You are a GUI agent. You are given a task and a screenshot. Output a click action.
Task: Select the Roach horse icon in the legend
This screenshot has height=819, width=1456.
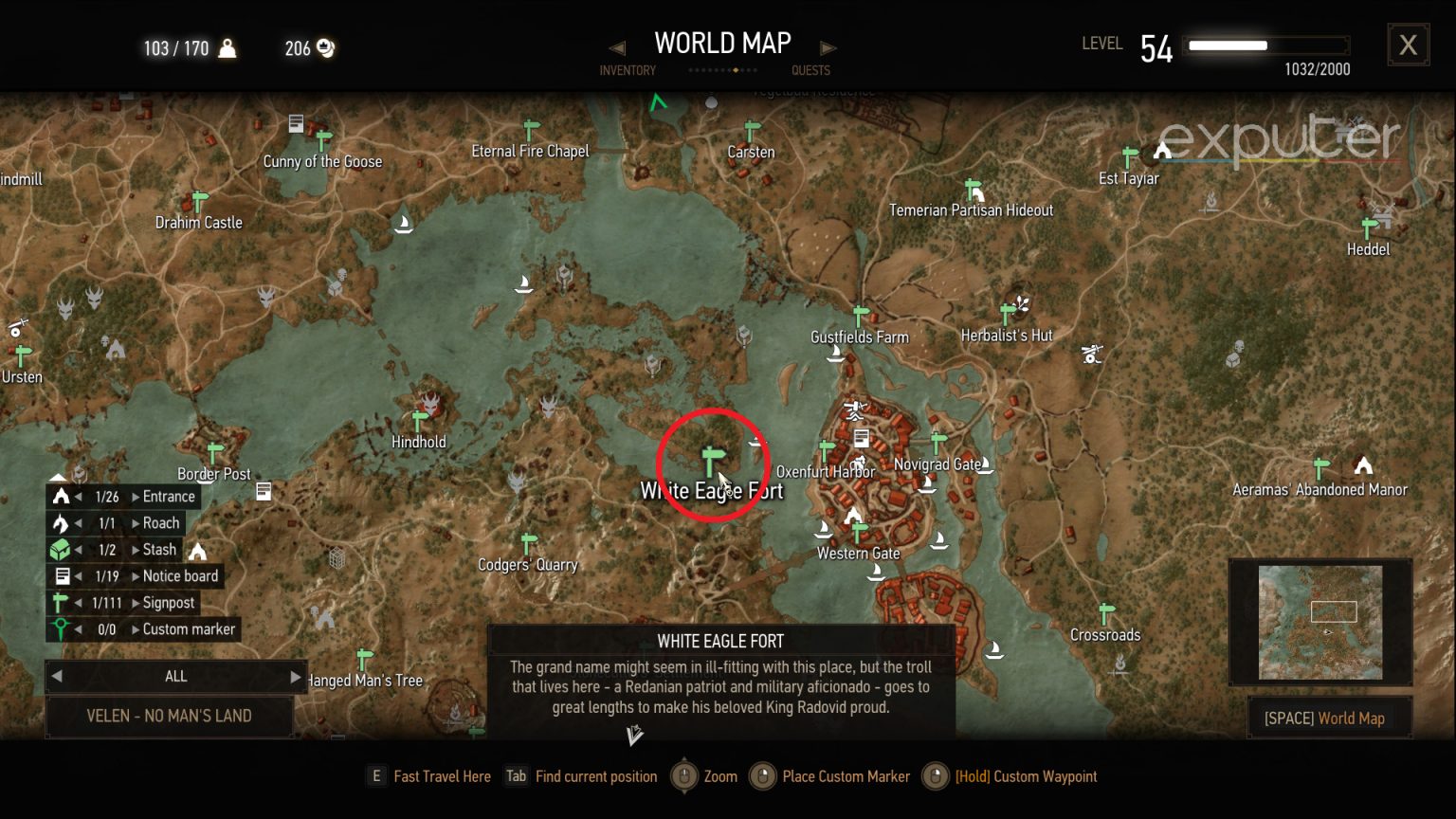click(61, 522)
